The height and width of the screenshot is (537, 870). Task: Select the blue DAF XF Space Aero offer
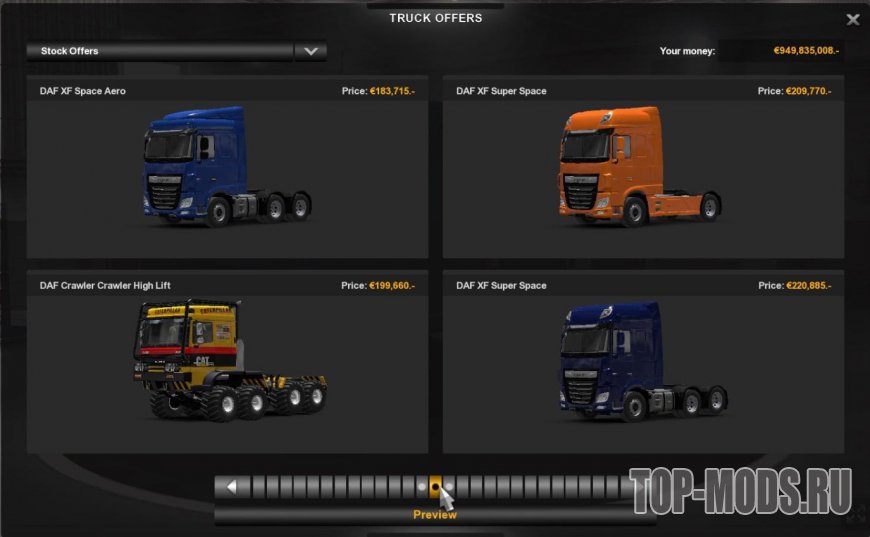pos(227,167)
